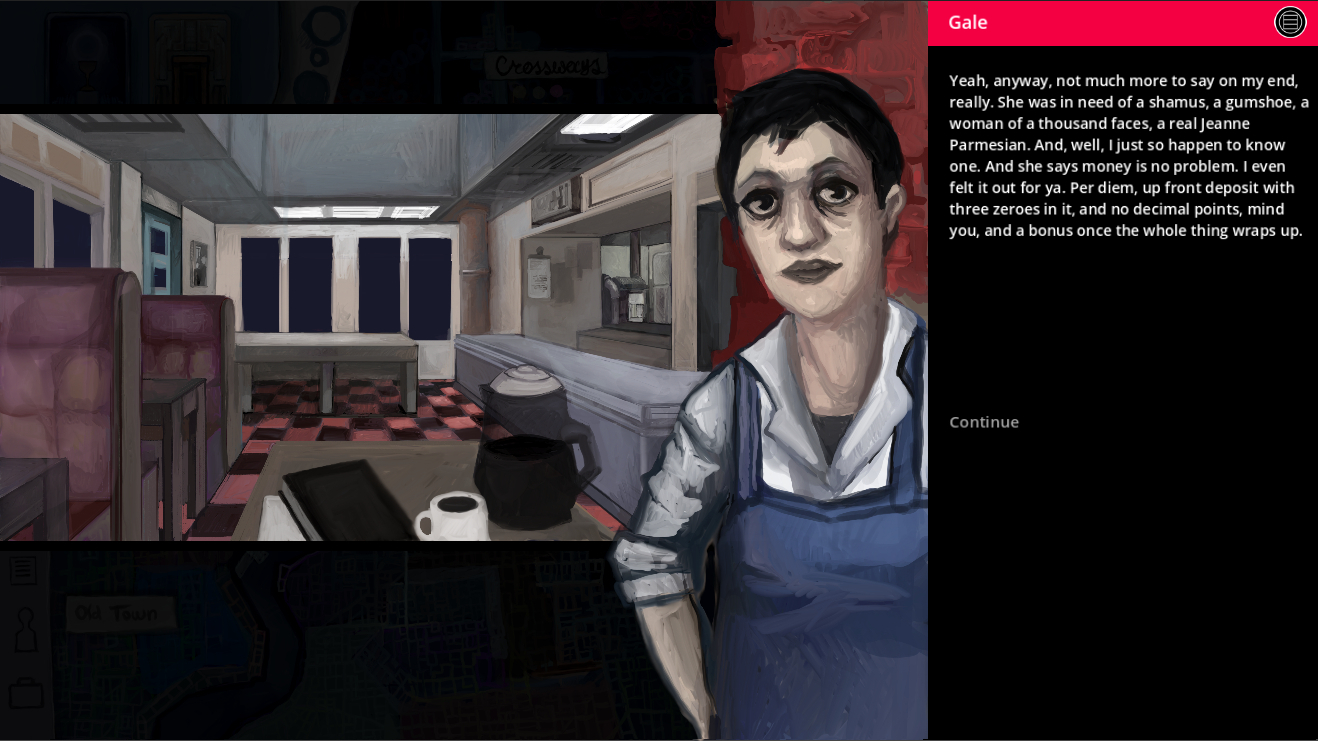Viewport: 1318px width, 741px height.
Task: Select the Old Town map label
Action: pos(120,613)
